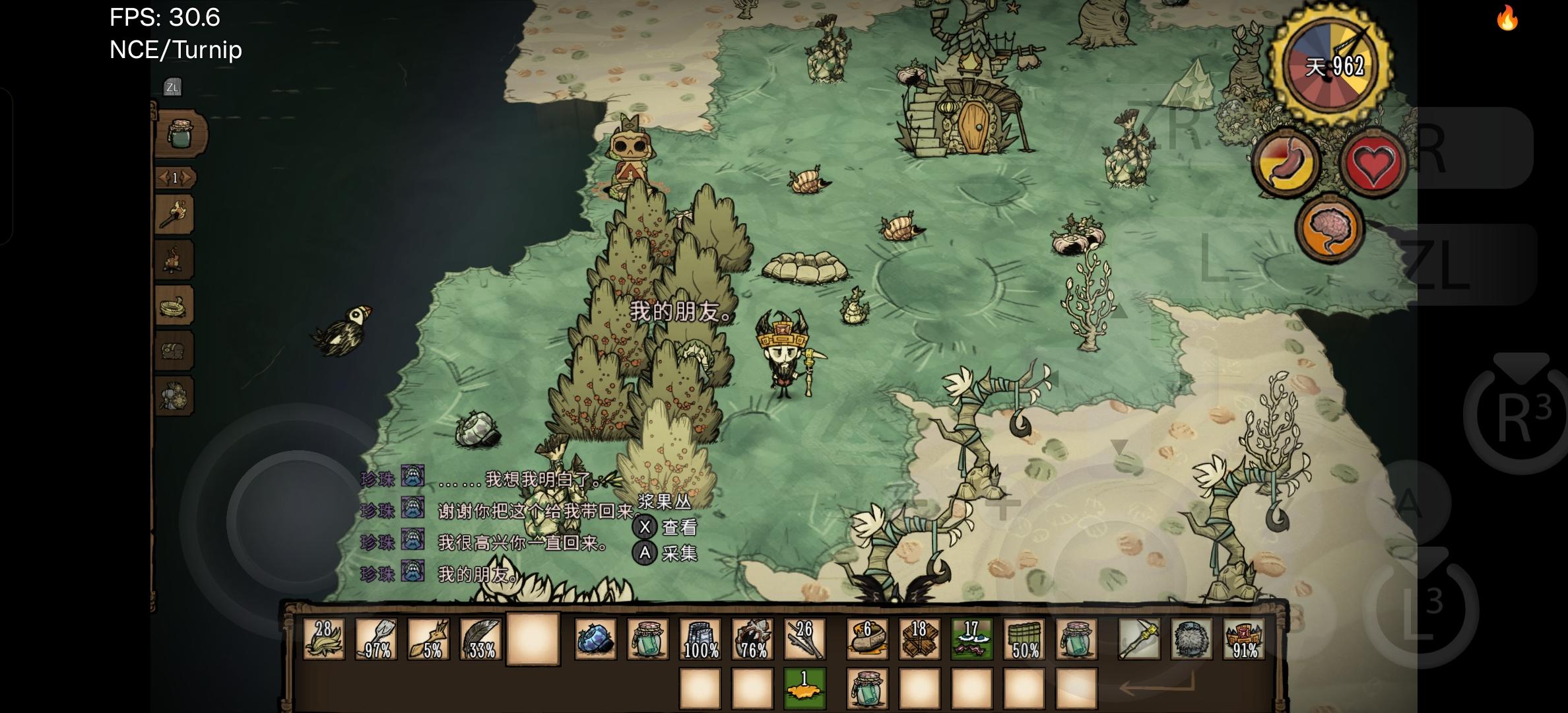Screen dimensions: 1568x713
Task: Select the pinned torch recipe
Action: point(175,214)
